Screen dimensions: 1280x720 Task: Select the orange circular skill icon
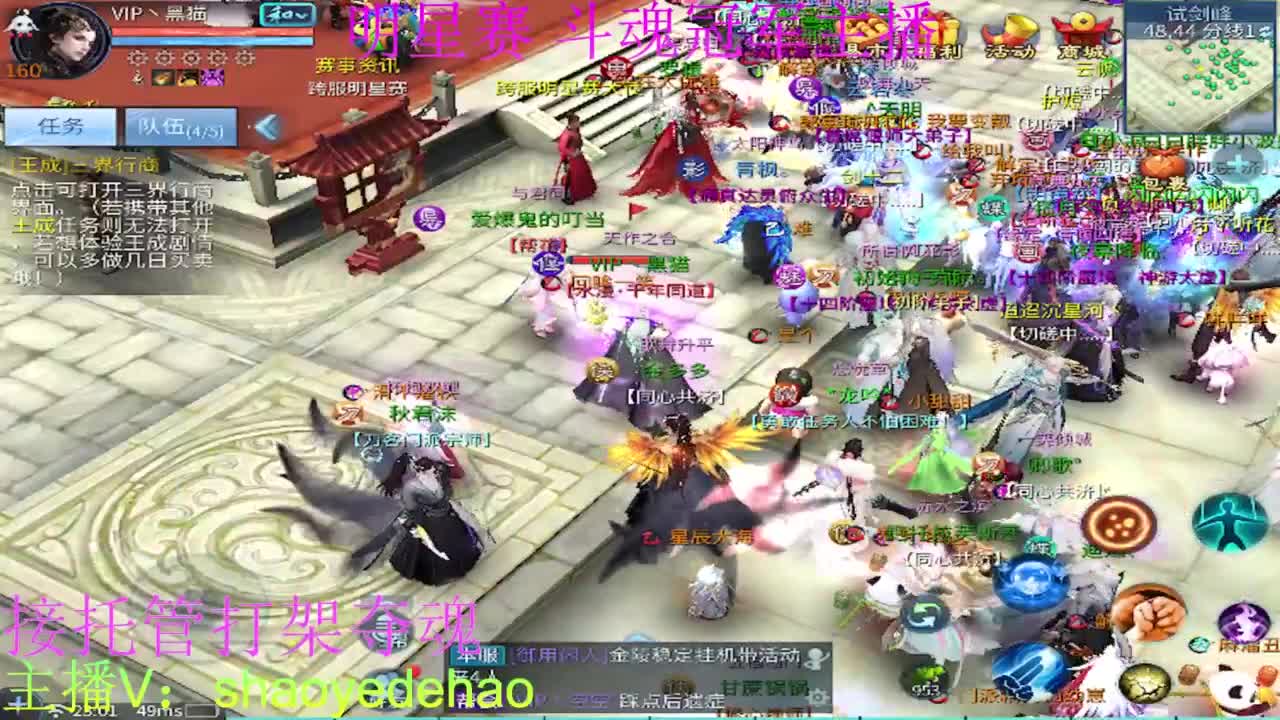1120,522
